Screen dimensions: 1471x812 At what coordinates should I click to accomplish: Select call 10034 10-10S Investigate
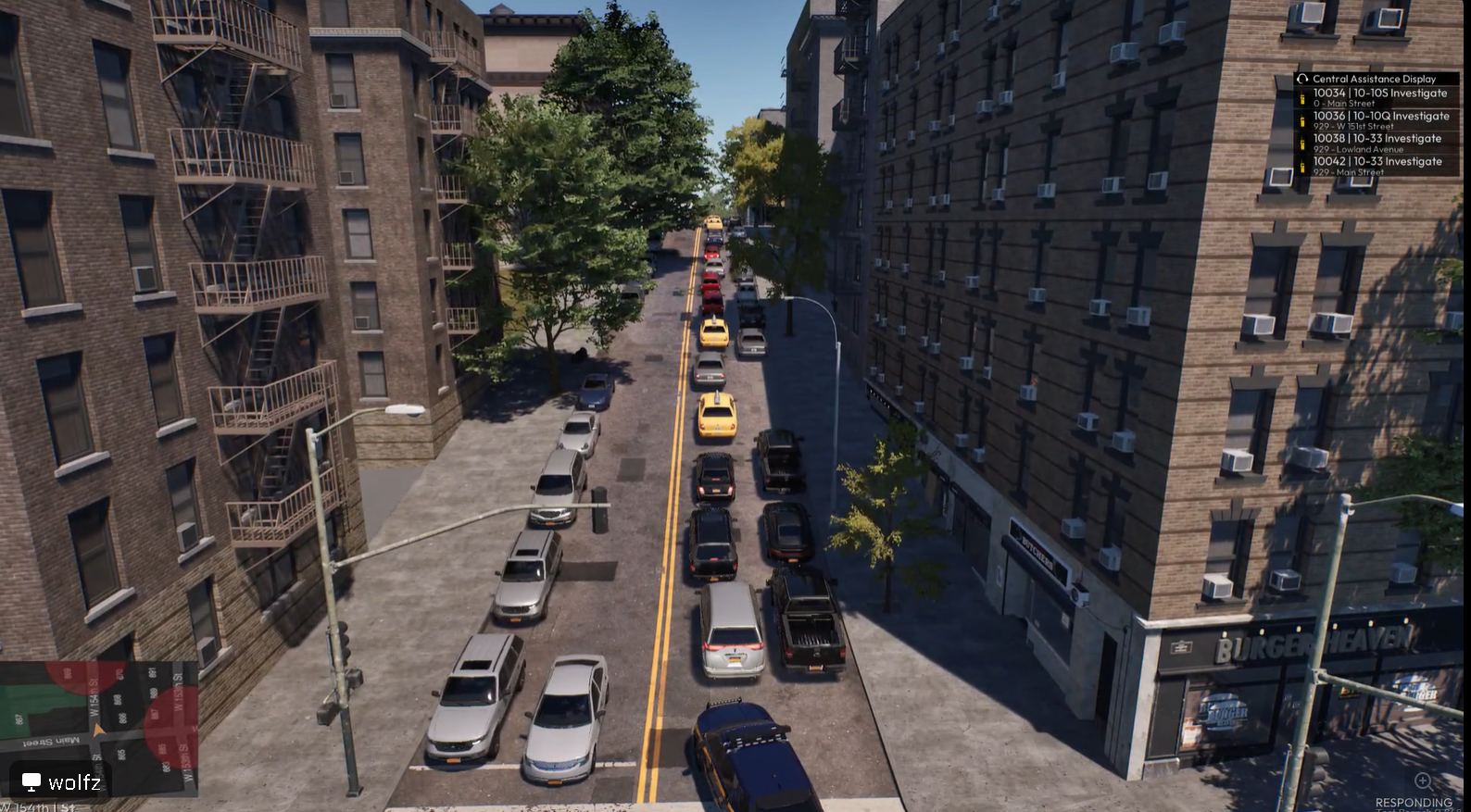pyautogui.click(x=1378, y=96)
